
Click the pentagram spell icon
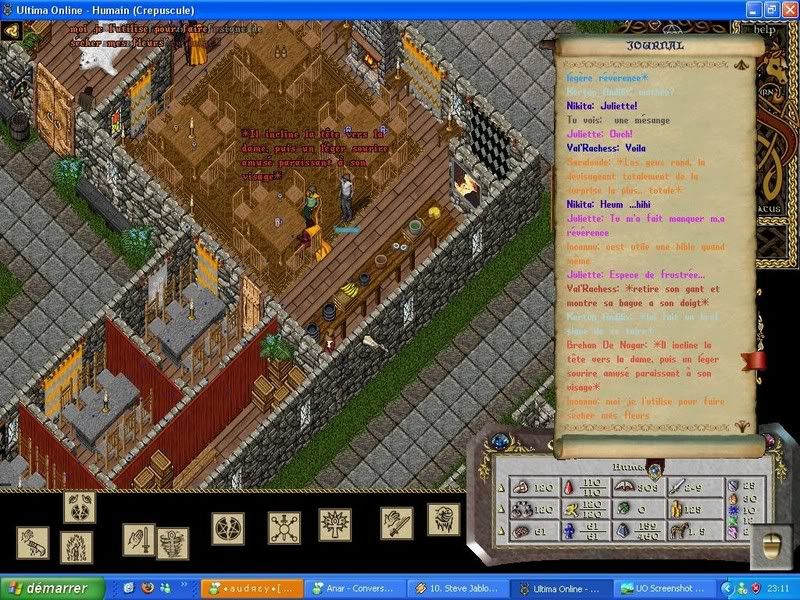(x=228, y=526)
